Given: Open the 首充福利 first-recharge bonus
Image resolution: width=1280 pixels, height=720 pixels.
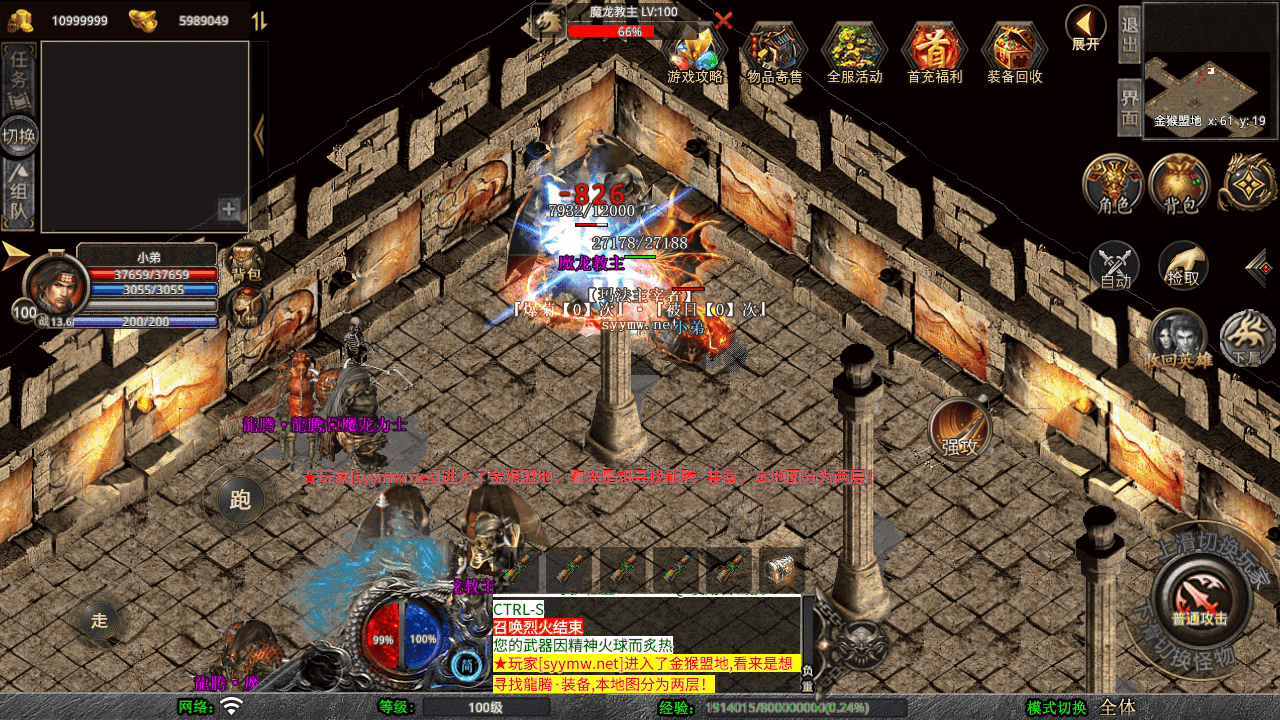Looking at the screenshot, I should click(934, 52).
